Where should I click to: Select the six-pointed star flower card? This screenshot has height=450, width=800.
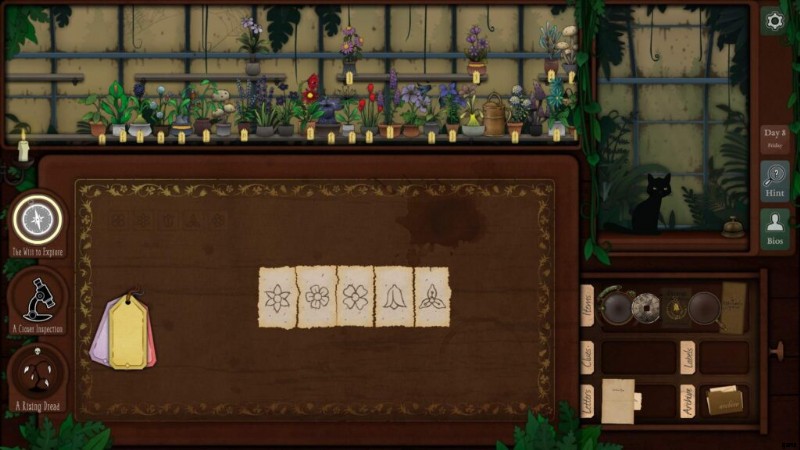(x=278, y=297)
